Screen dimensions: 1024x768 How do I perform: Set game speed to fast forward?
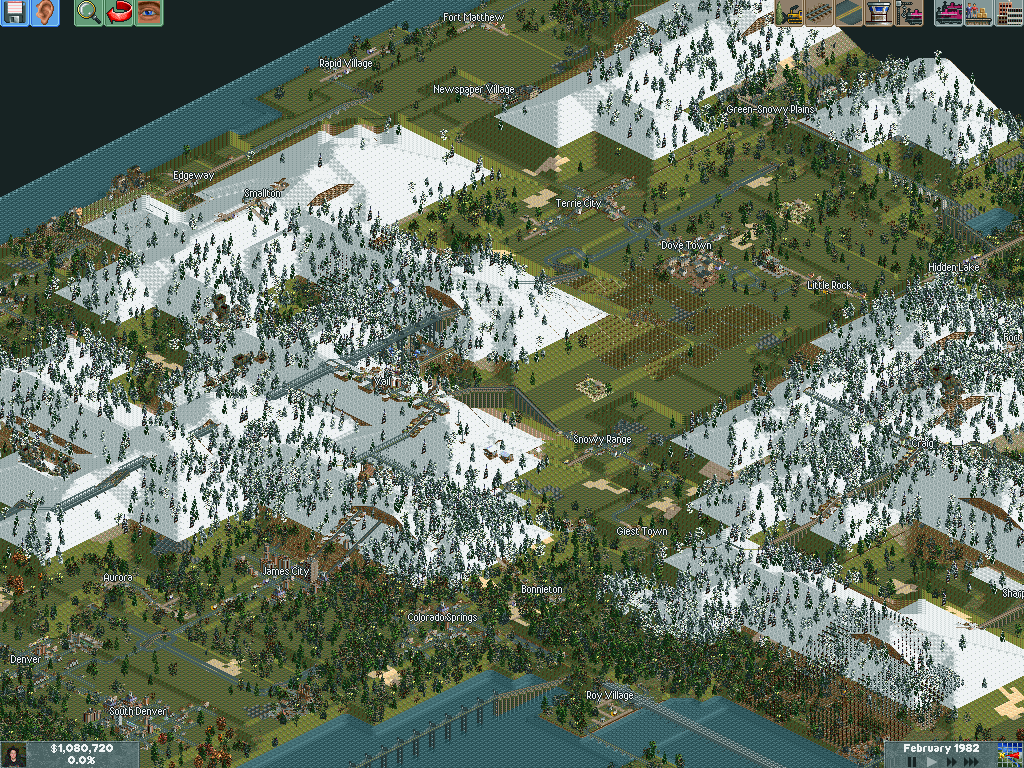(951, 762)
